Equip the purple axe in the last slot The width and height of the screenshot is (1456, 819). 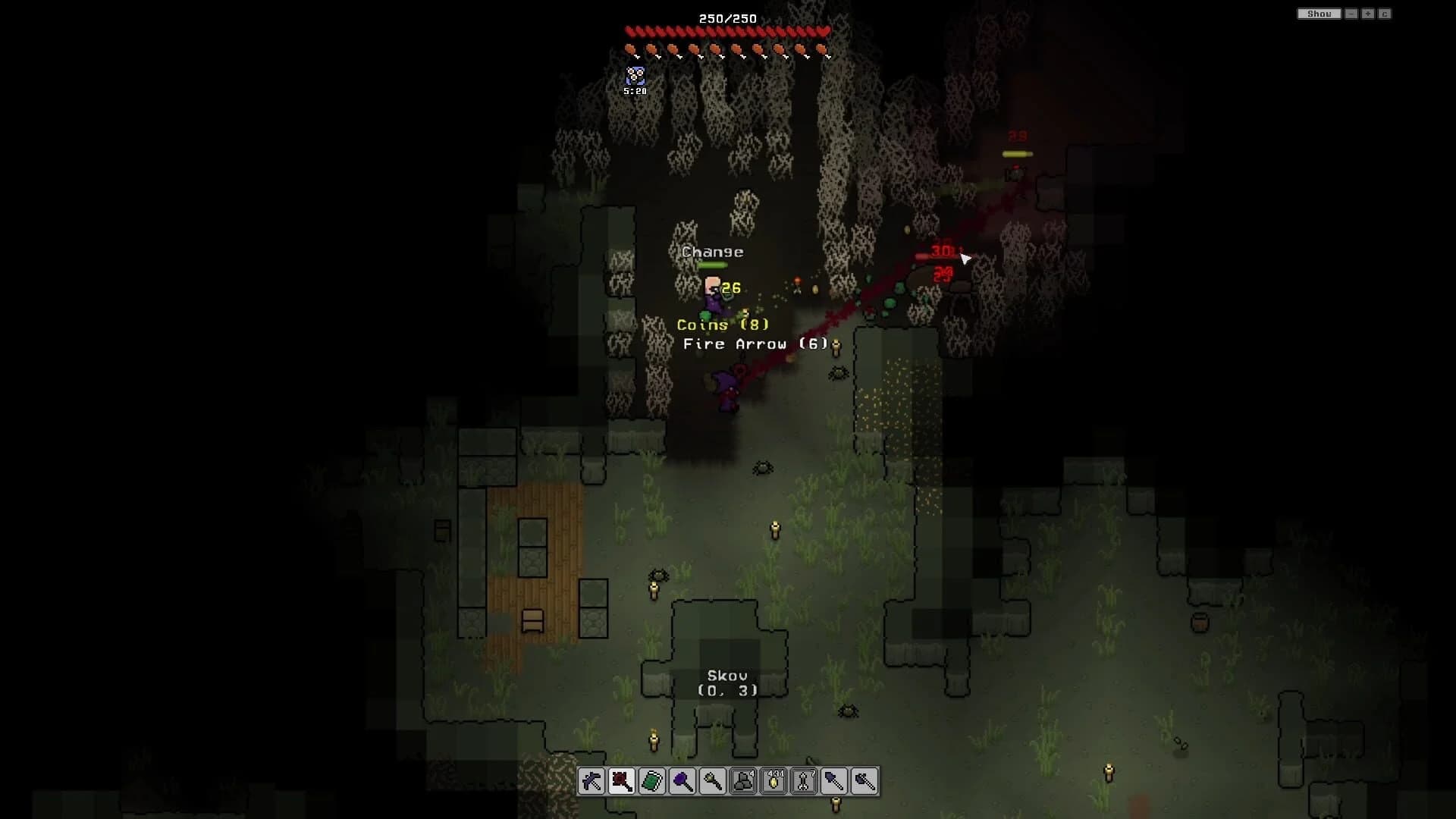coord(866,781)
